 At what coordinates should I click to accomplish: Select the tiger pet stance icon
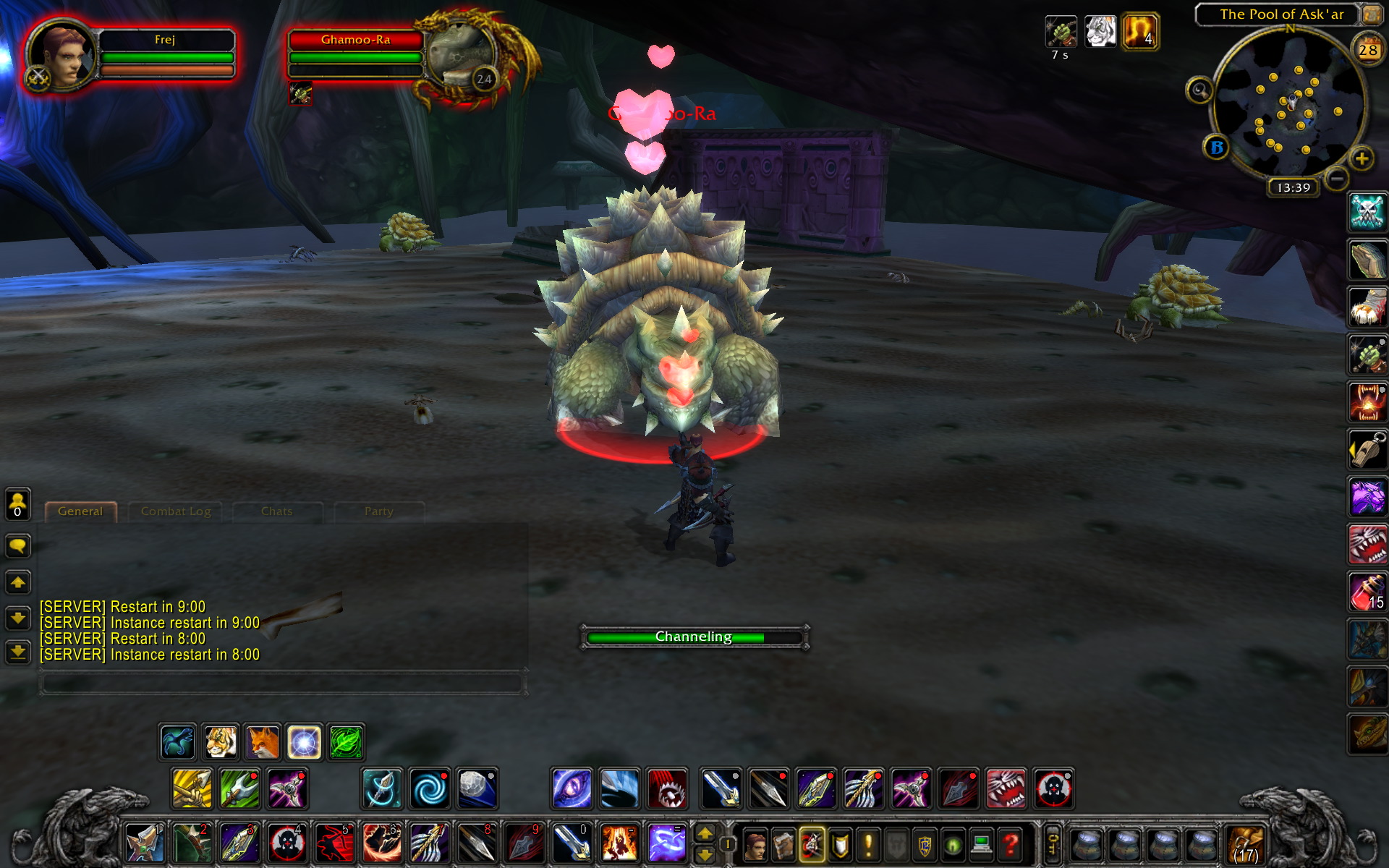(220, 742)
